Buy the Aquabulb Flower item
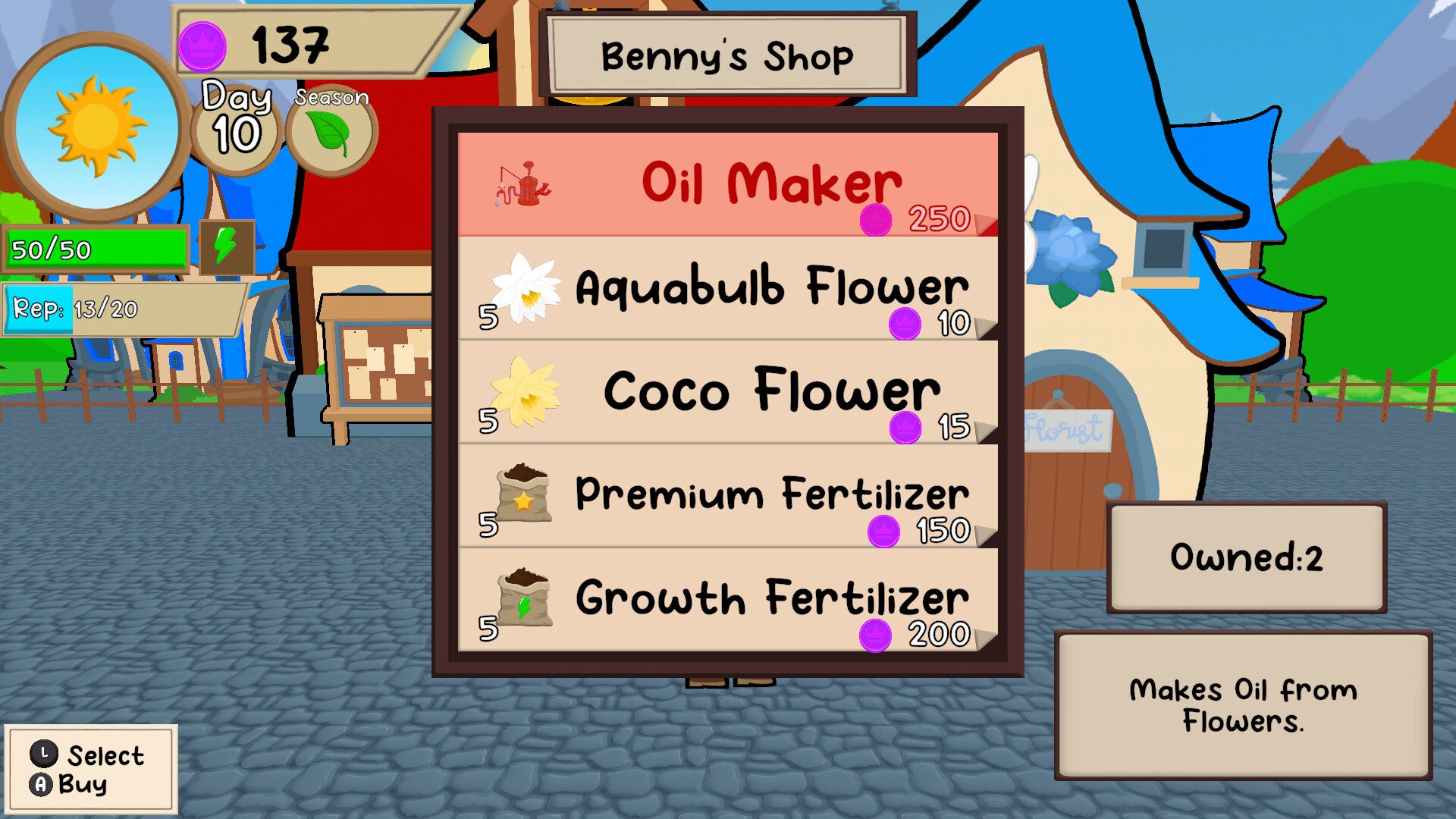Viewport: 1456px width, 819px height. coord(727,288)
